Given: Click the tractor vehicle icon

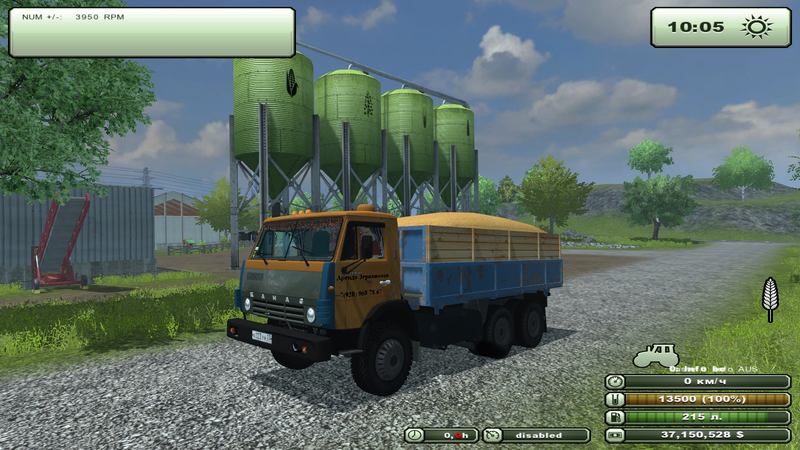Looking at the screenshot, I should (x=655, y=355).
